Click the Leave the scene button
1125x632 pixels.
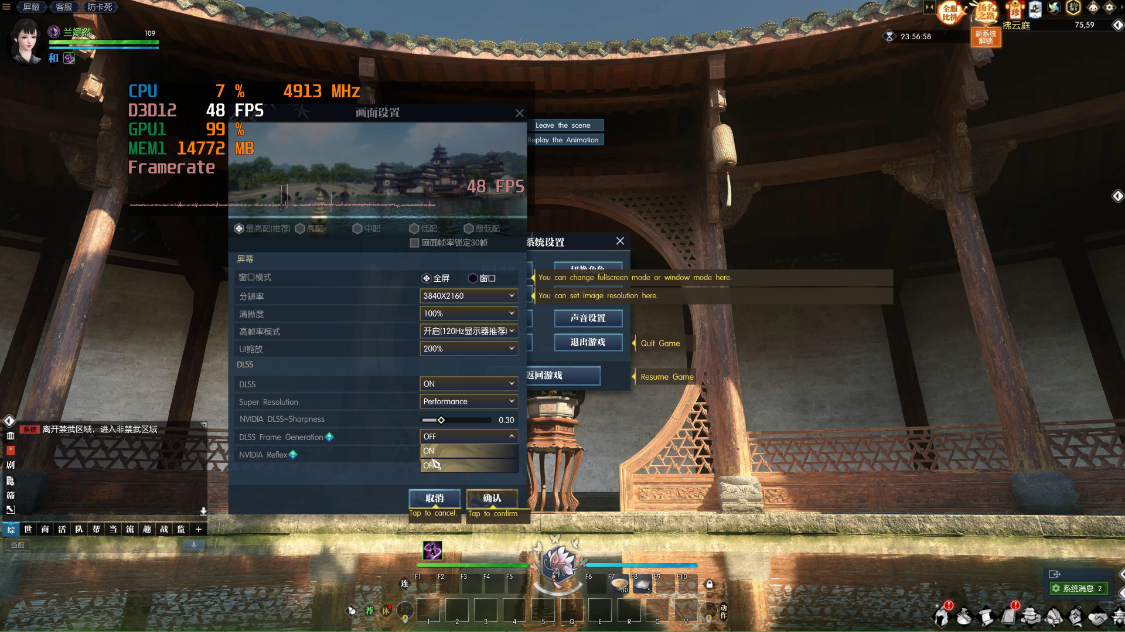tap(564, 126)
